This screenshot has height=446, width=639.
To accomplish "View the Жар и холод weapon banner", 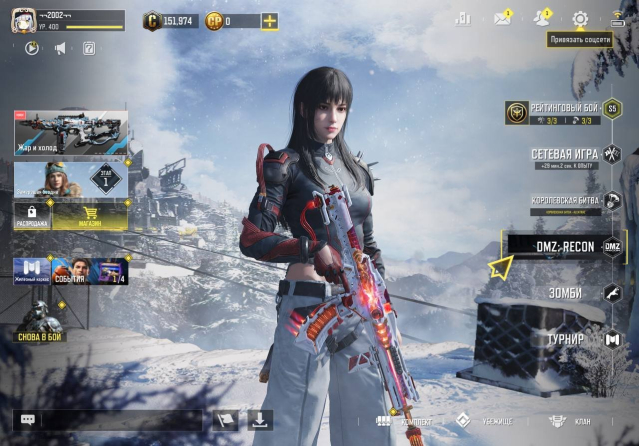I will (x=70, y=132).
